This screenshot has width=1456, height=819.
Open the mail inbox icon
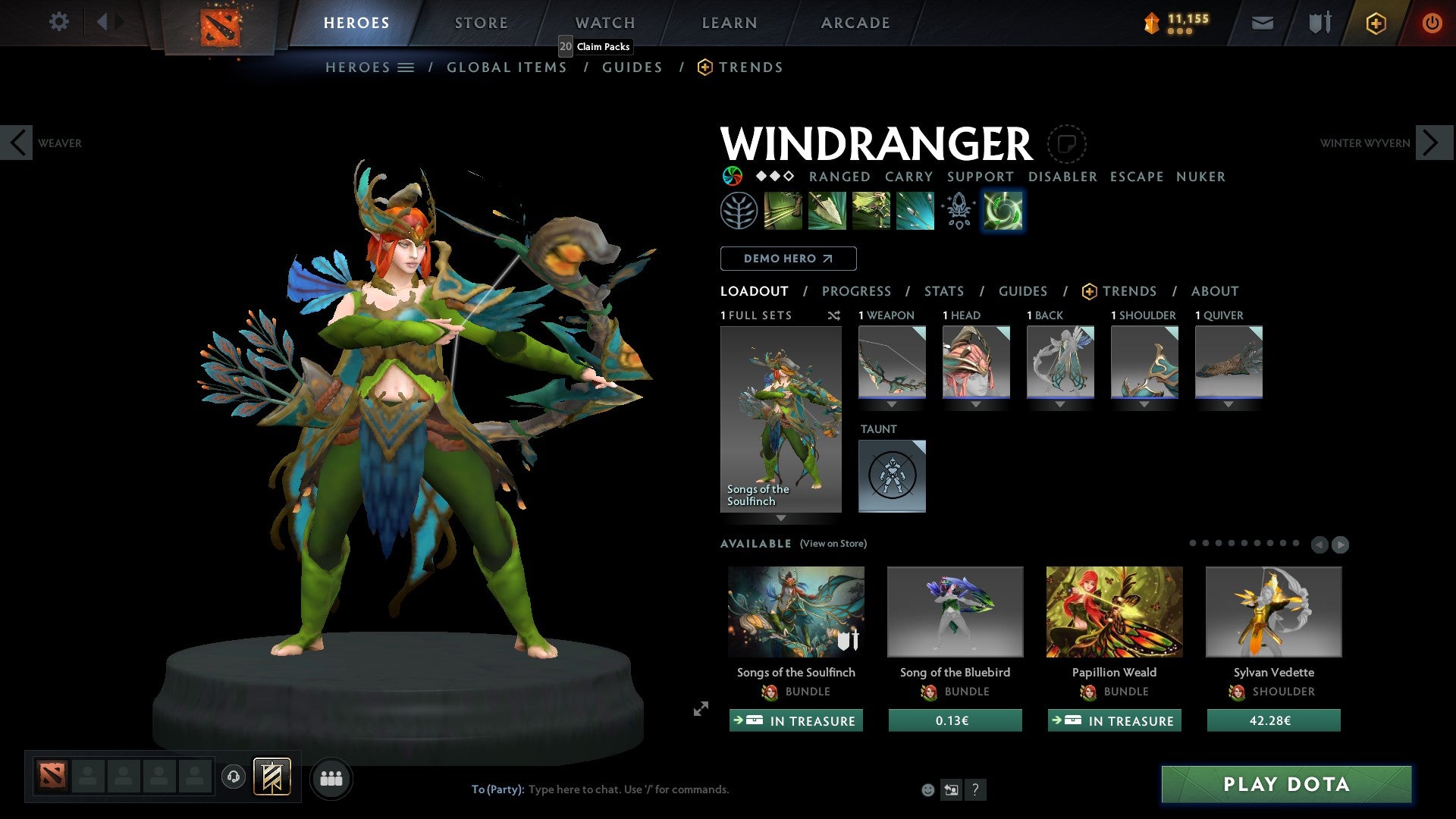coord(1262,23)
